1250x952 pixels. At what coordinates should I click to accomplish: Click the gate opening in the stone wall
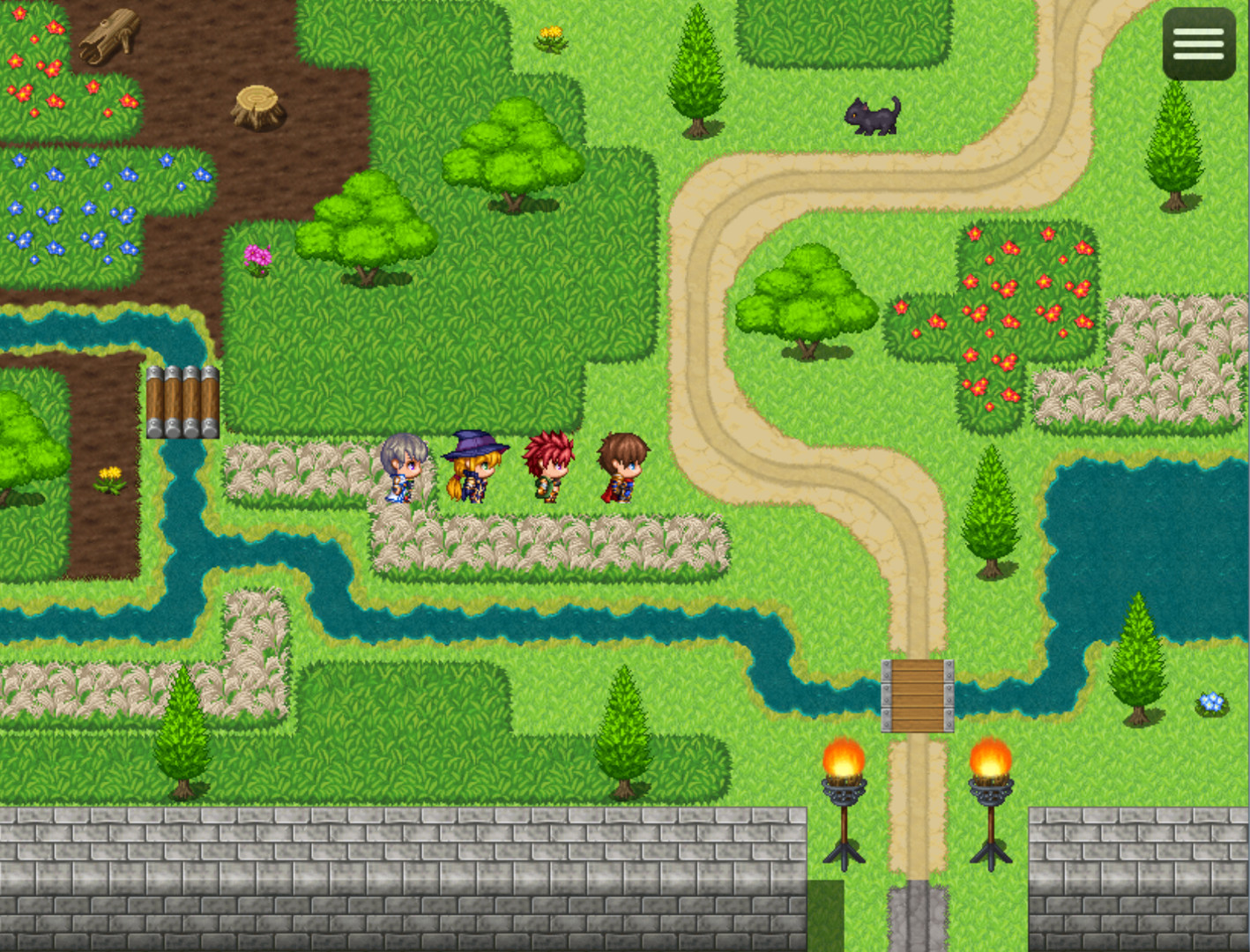coord(917,917)
